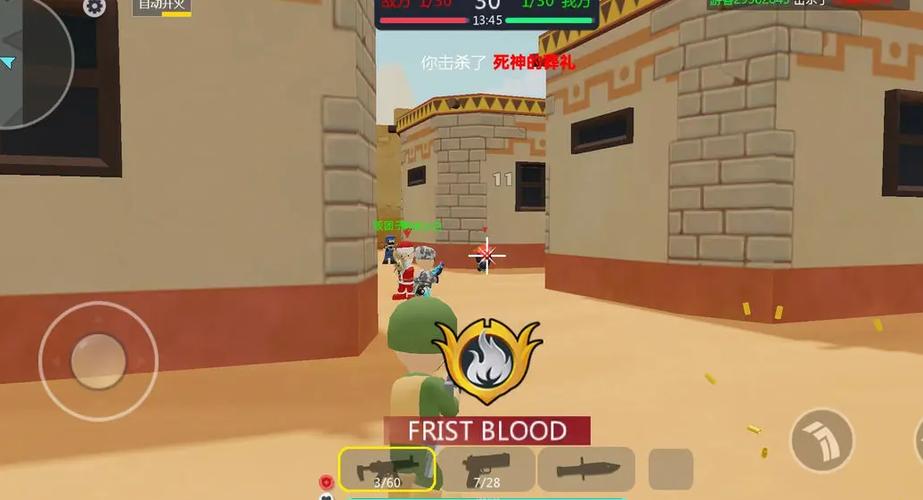Screen dimensions: 923x500
Task: Toggle the 自动开火 auto-fire button
Action: (162, 6)
